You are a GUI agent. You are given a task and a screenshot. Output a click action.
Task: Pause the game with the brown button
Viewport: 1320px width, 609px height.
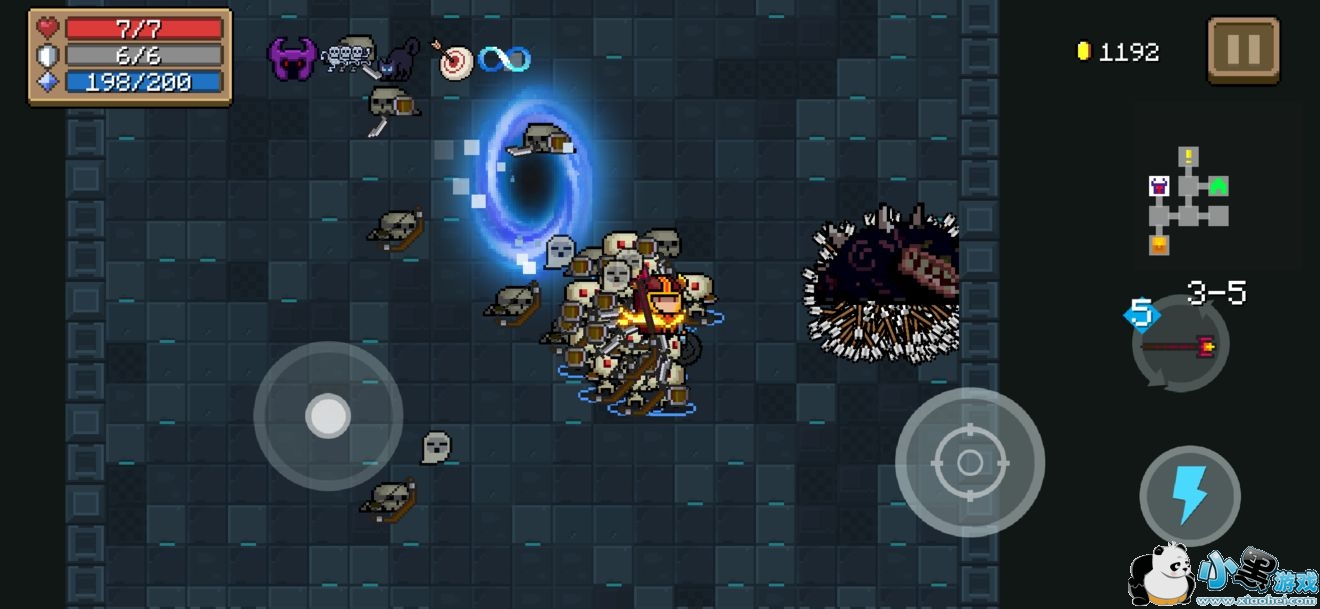click(1243, 50)
